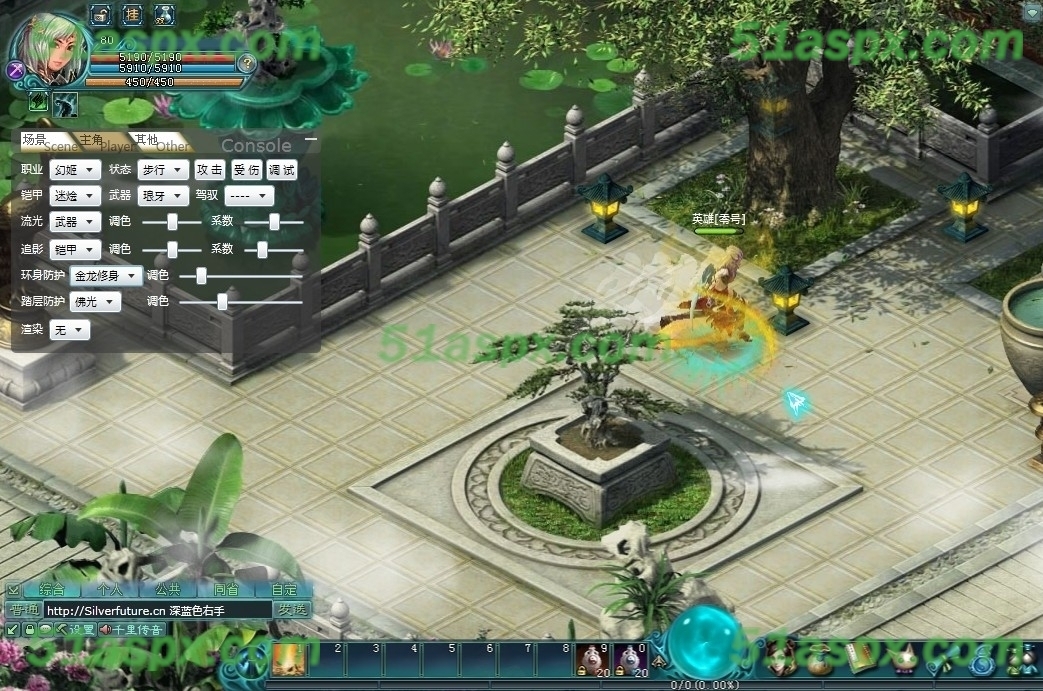Image resolution: width=1043 pixels, height=691 pixels.
Task: Minimize the Console panel
Action: 311,139
